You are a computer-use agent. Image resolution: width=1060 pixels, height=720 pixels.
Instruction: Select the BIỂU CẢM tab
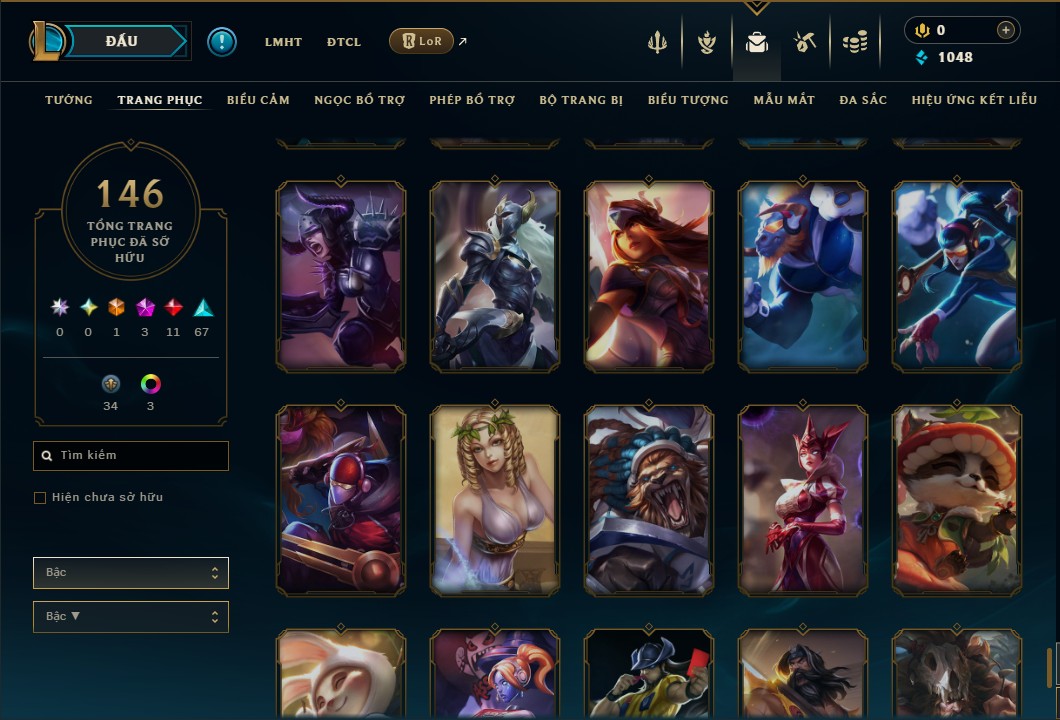[258, 100]
